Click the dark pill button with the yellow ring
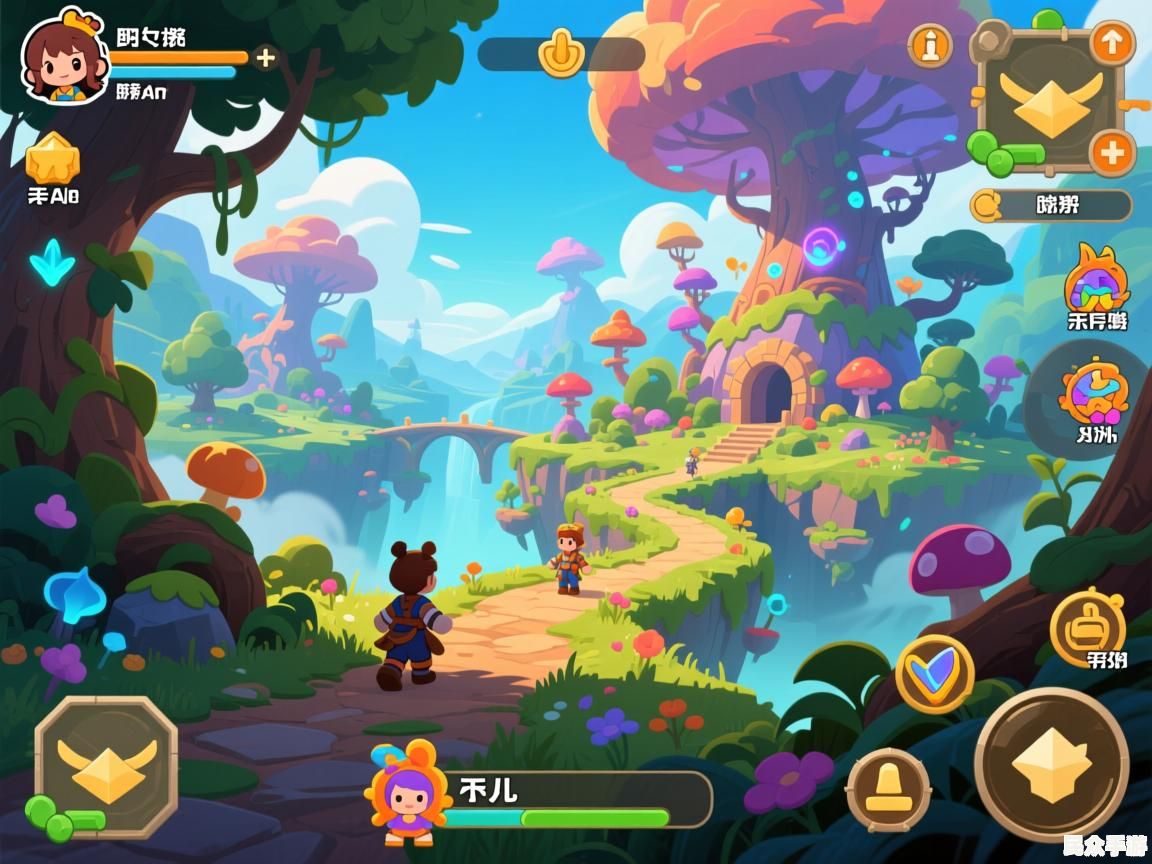This screenshot has height=864, width=1152. pyautogui.click(x=1050, y=206)
